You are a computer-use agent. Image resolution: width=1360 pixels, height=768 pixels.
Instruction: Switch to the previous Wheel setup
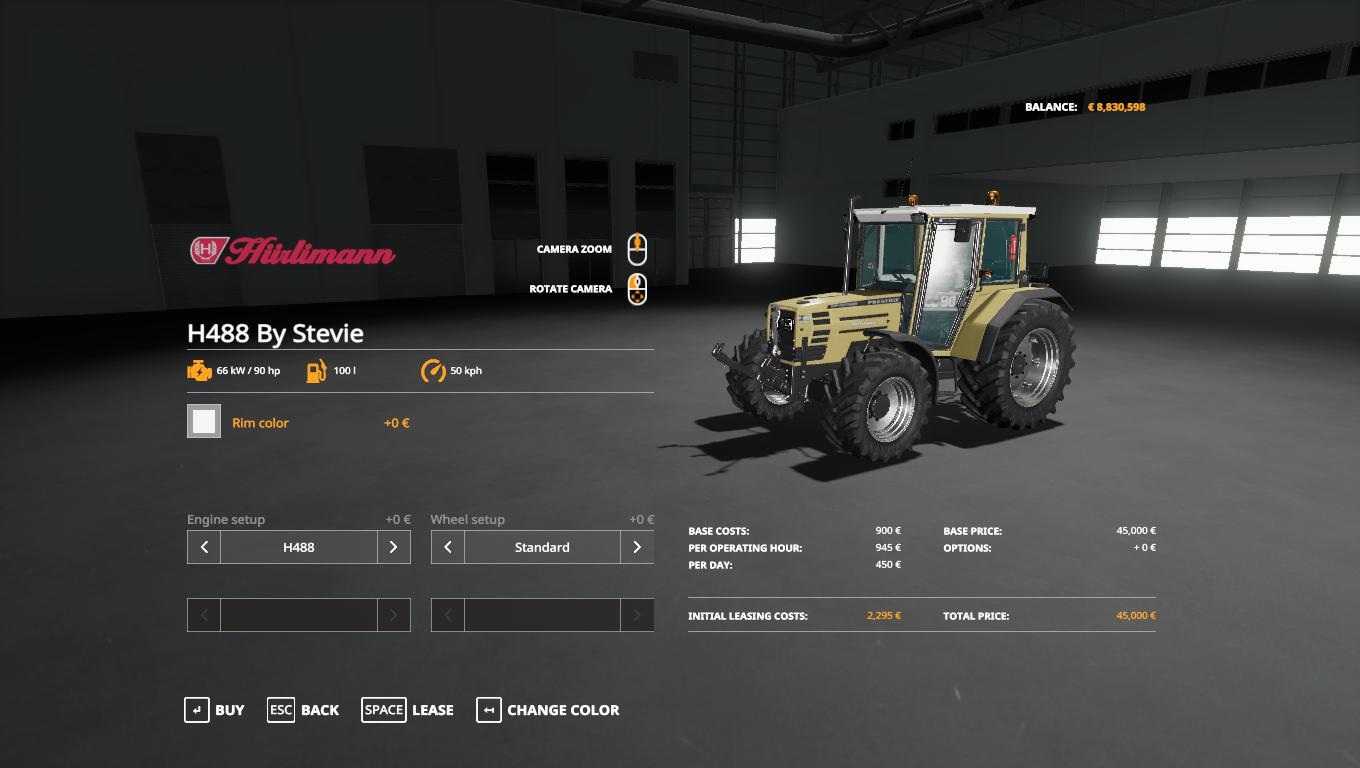coord(448,547)
